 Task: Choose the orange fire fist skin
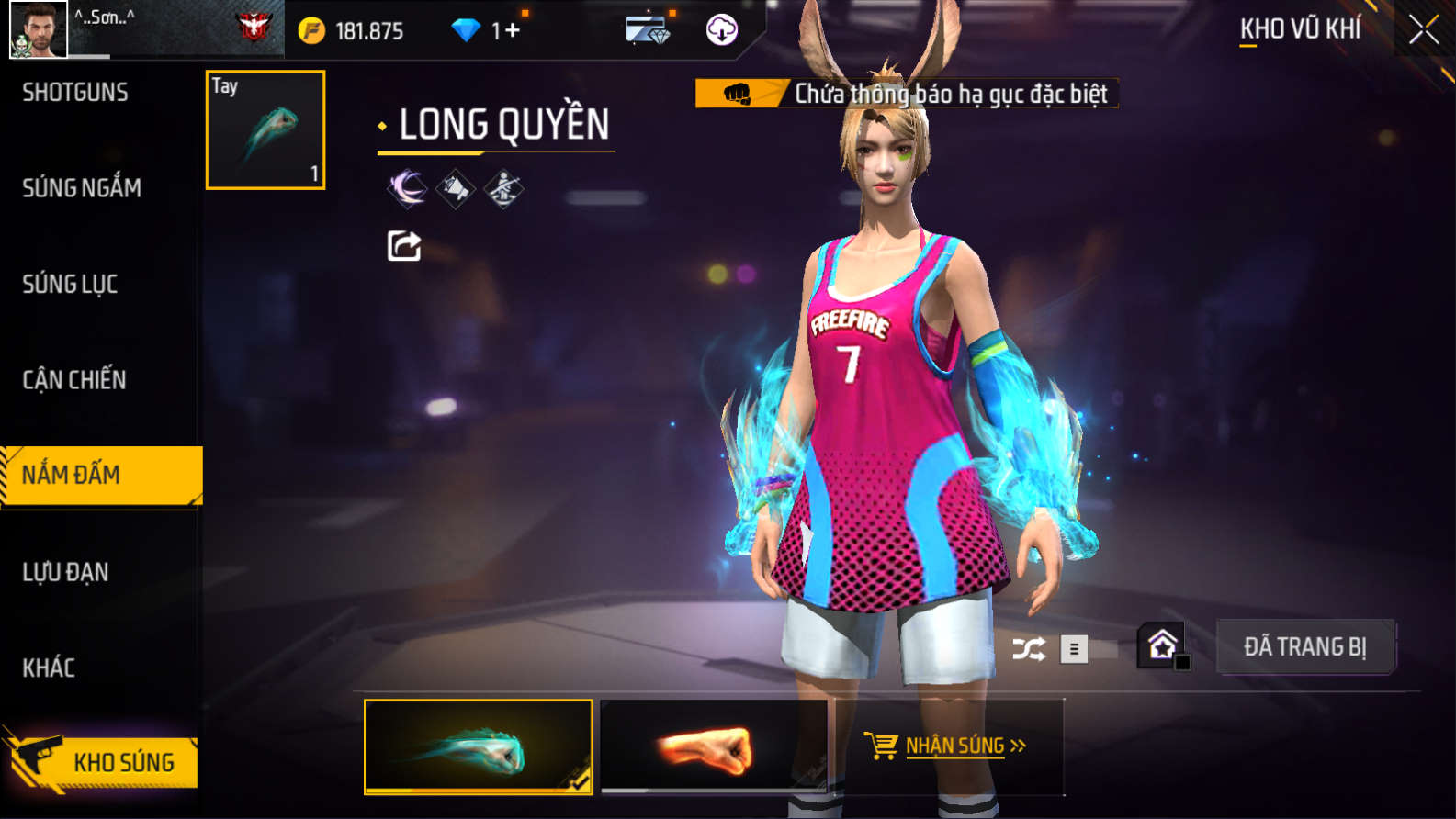tap(714, 746)
